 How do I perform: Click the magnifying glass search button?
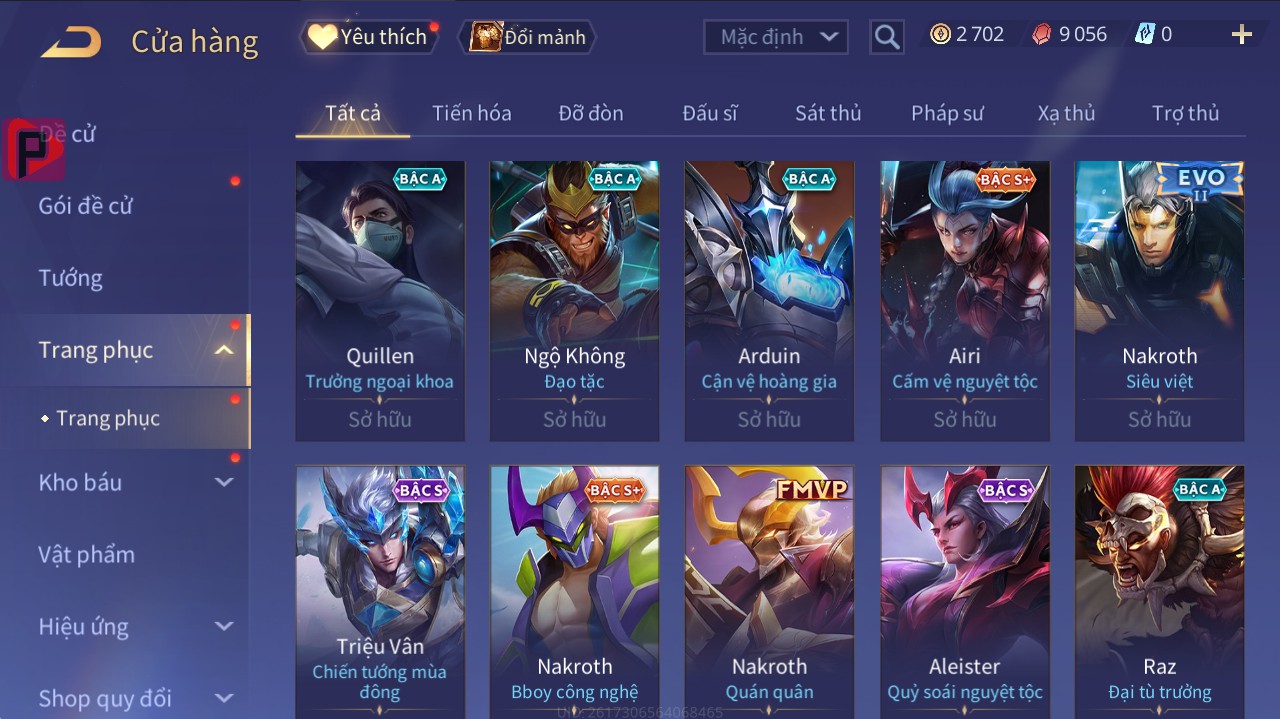(x=886, y=37)
